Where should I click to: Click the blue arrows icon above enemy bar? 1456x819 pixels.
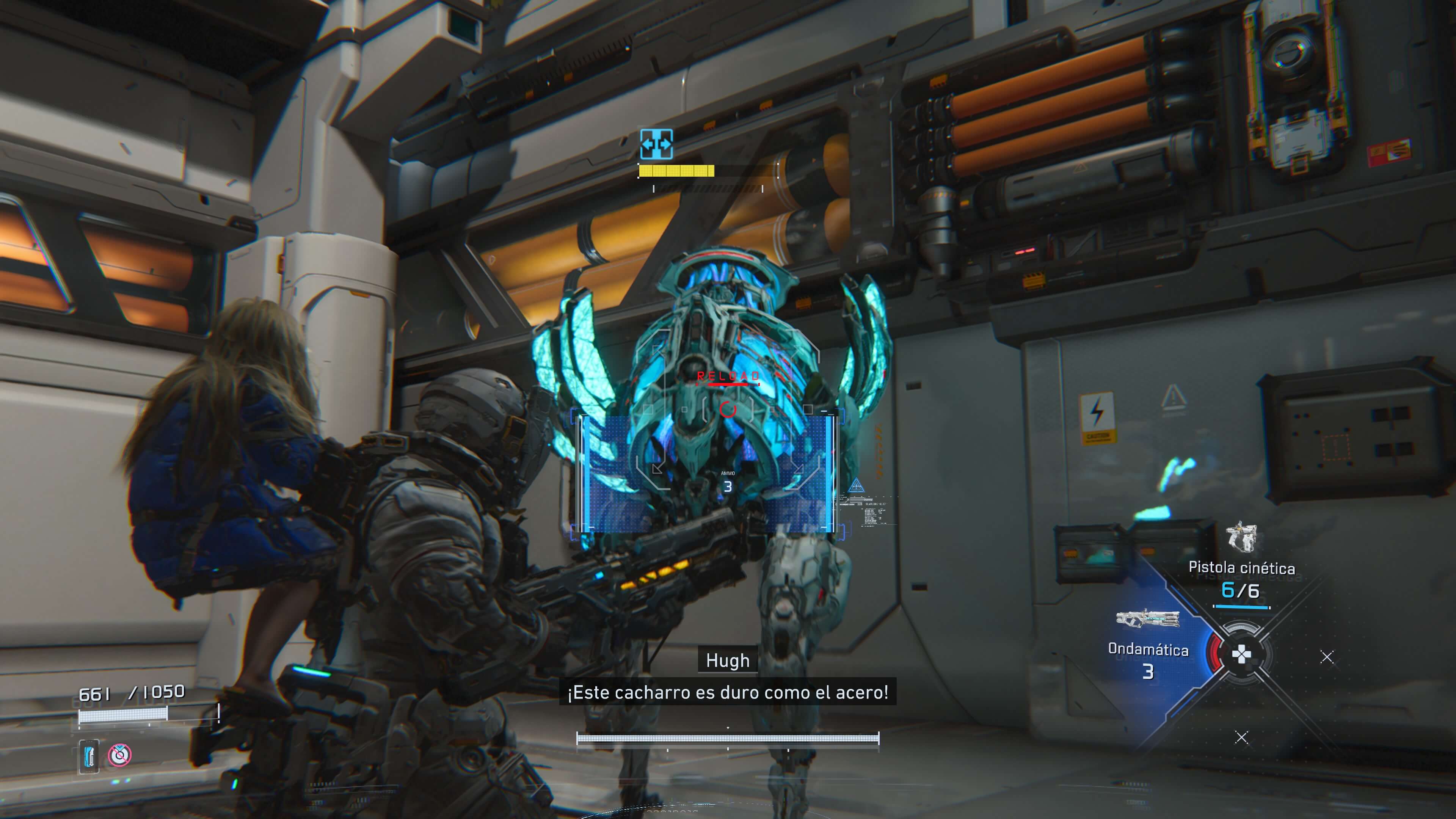click(656, 144)
